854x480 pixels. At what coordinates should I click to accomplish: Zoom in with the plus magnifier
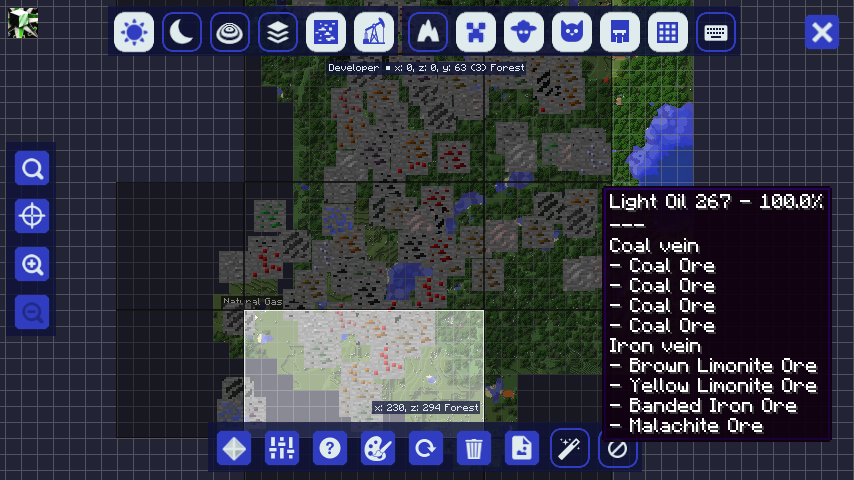(33, 265)
